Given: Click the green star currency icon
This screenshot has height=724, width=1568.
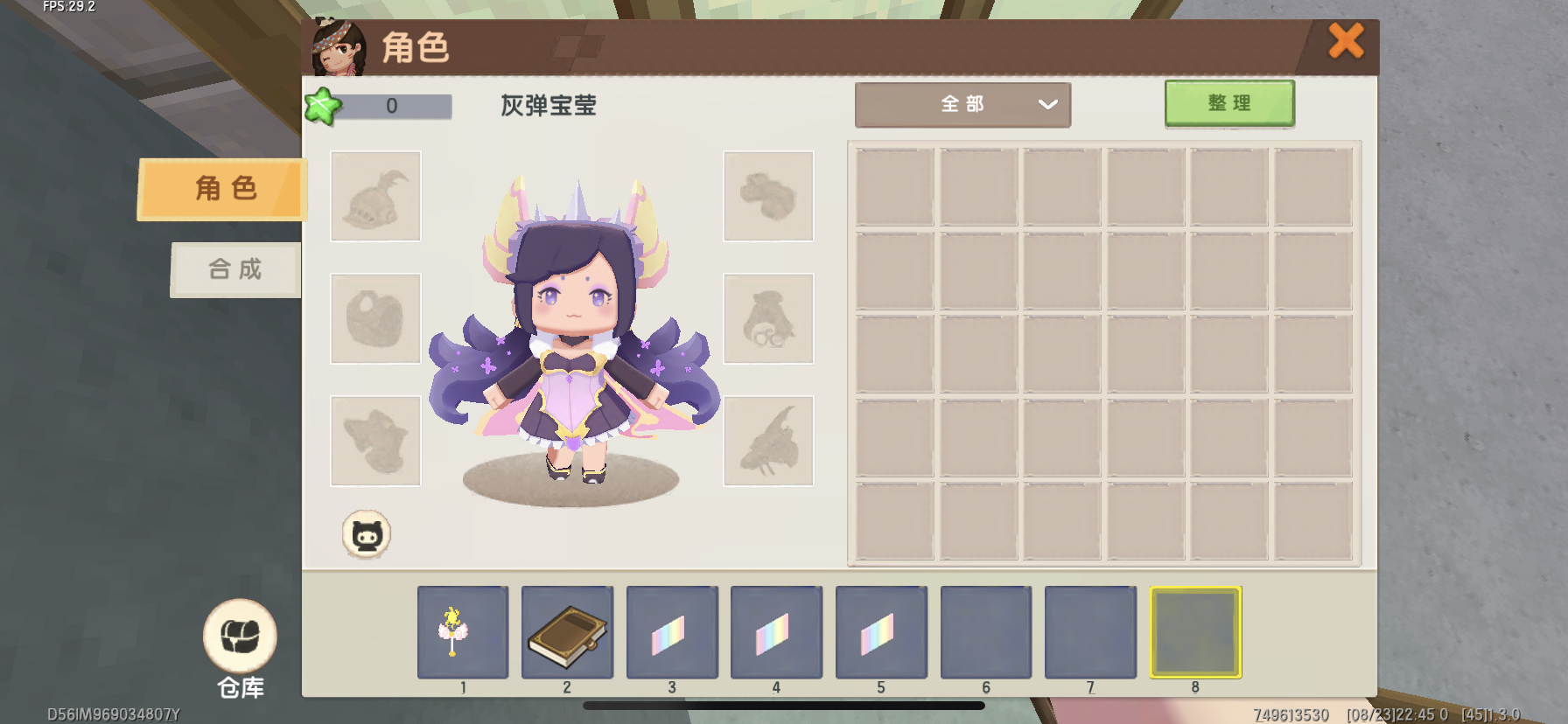Looking at the screenshot, I should [x=322, y=107].
